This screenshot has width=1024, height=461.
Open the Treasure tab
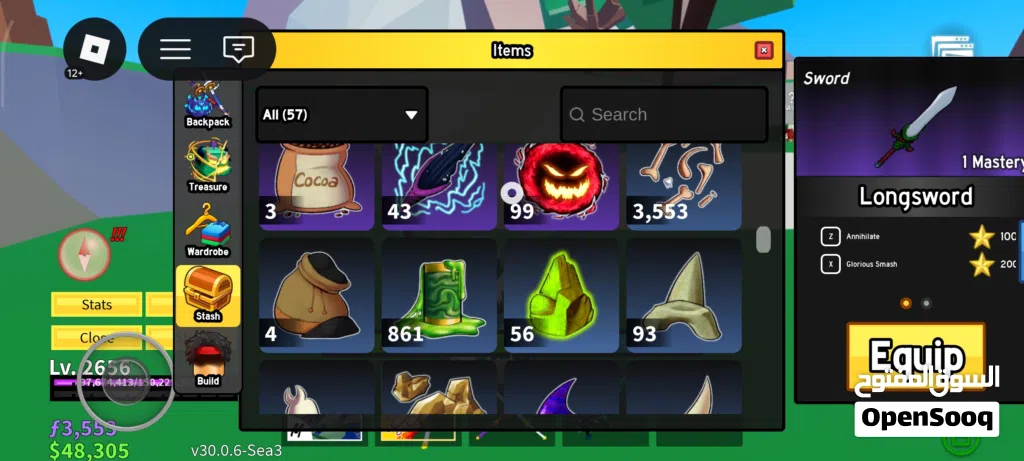(x=208, y=166)
